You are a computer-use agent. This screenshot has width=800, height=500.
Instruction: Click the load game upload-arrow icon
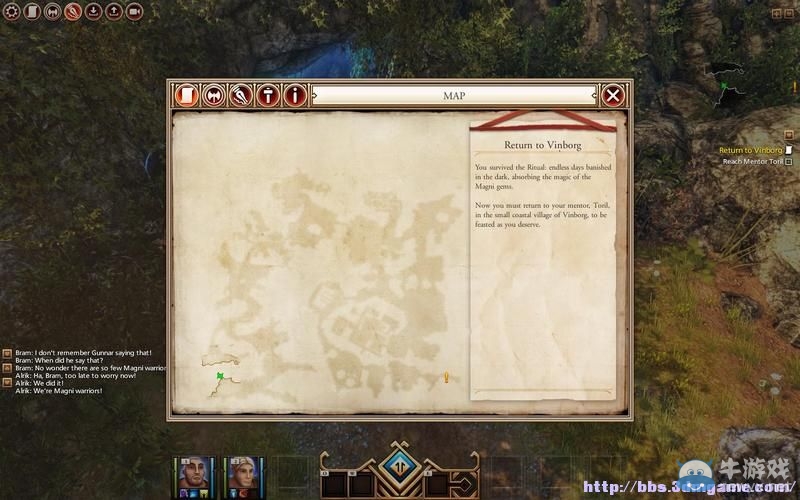(113, 12)
